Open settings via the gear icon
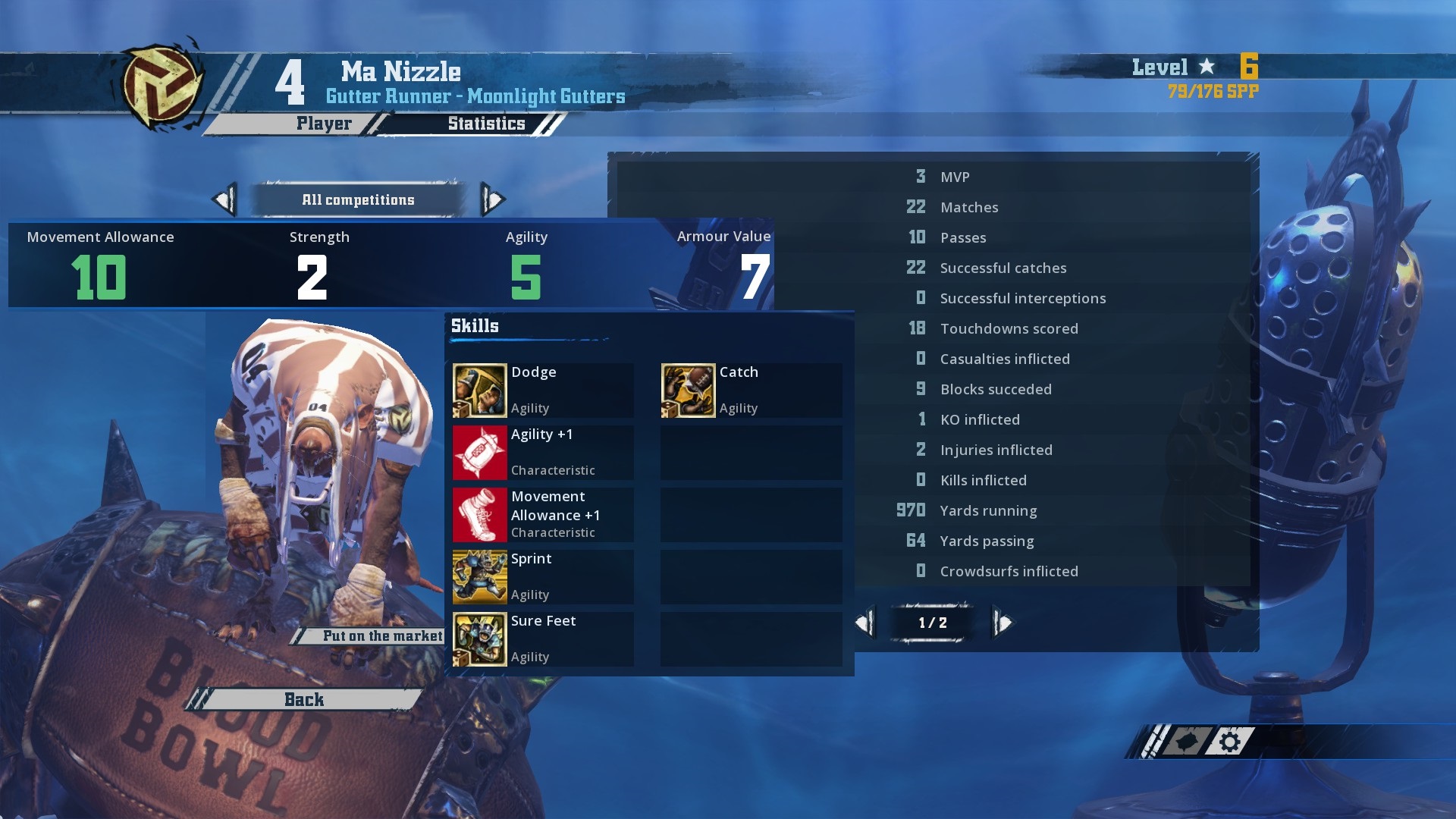 coord(1230,741)
